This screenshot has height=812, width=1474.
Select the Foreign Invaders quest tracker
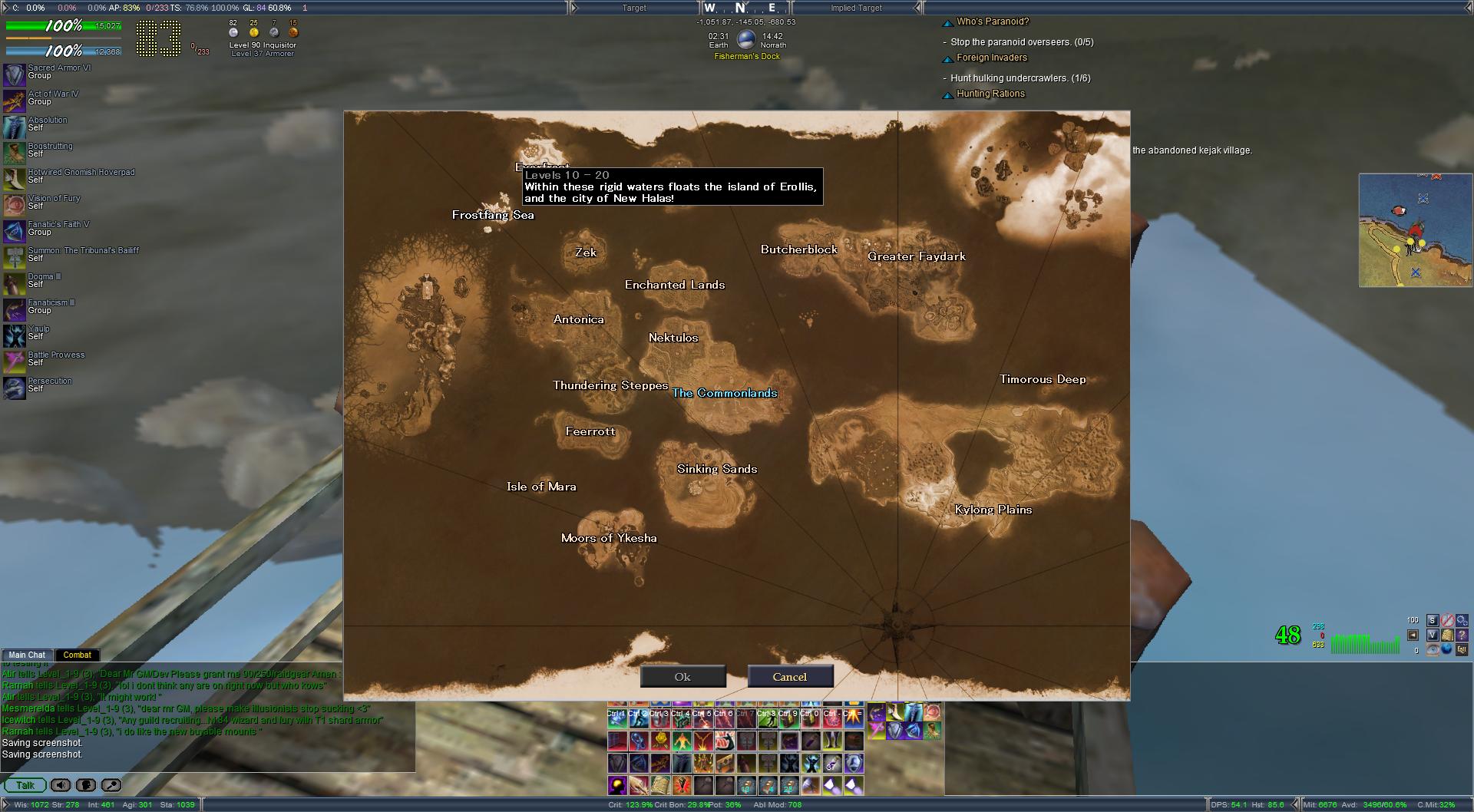click(991, 58)
